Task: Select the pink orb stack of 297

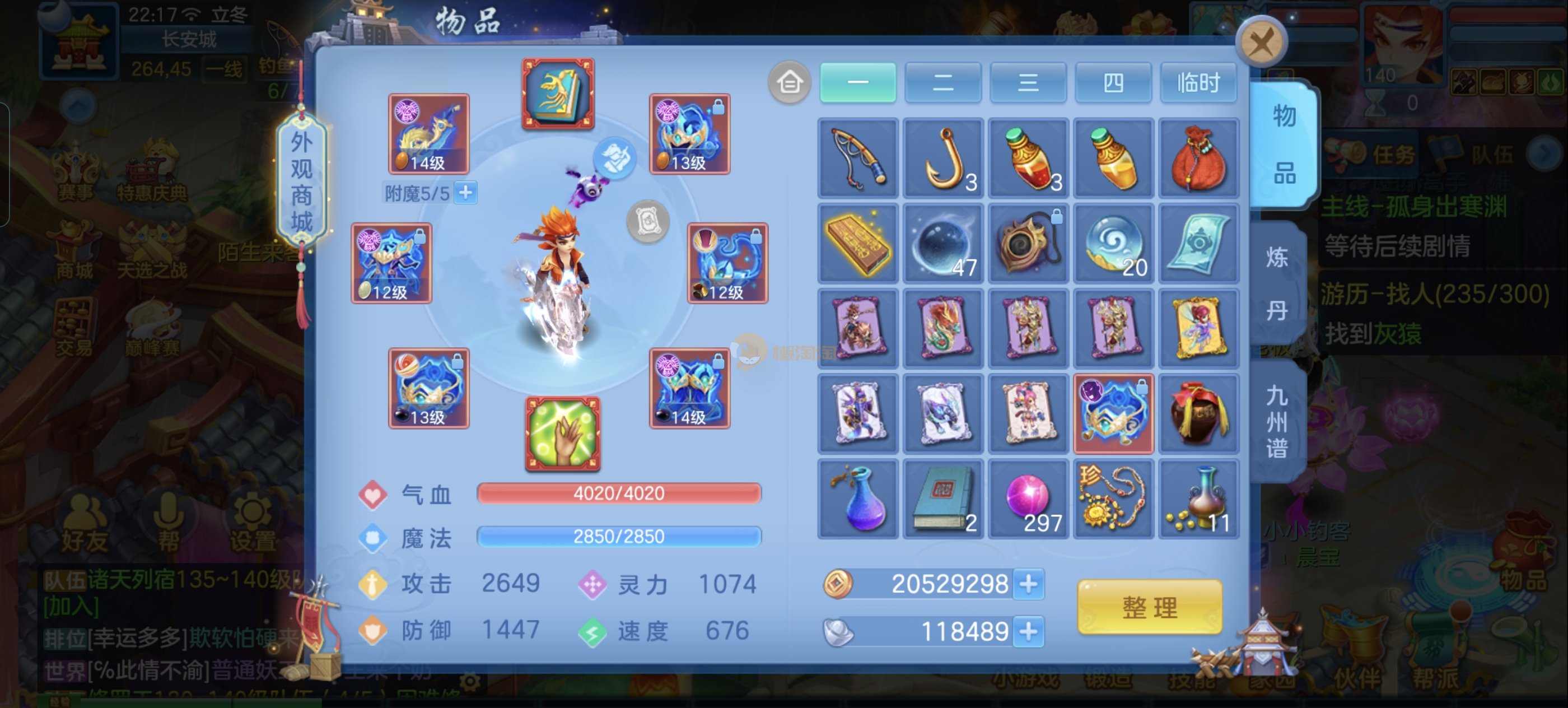Action: (x=1028, y=499)
